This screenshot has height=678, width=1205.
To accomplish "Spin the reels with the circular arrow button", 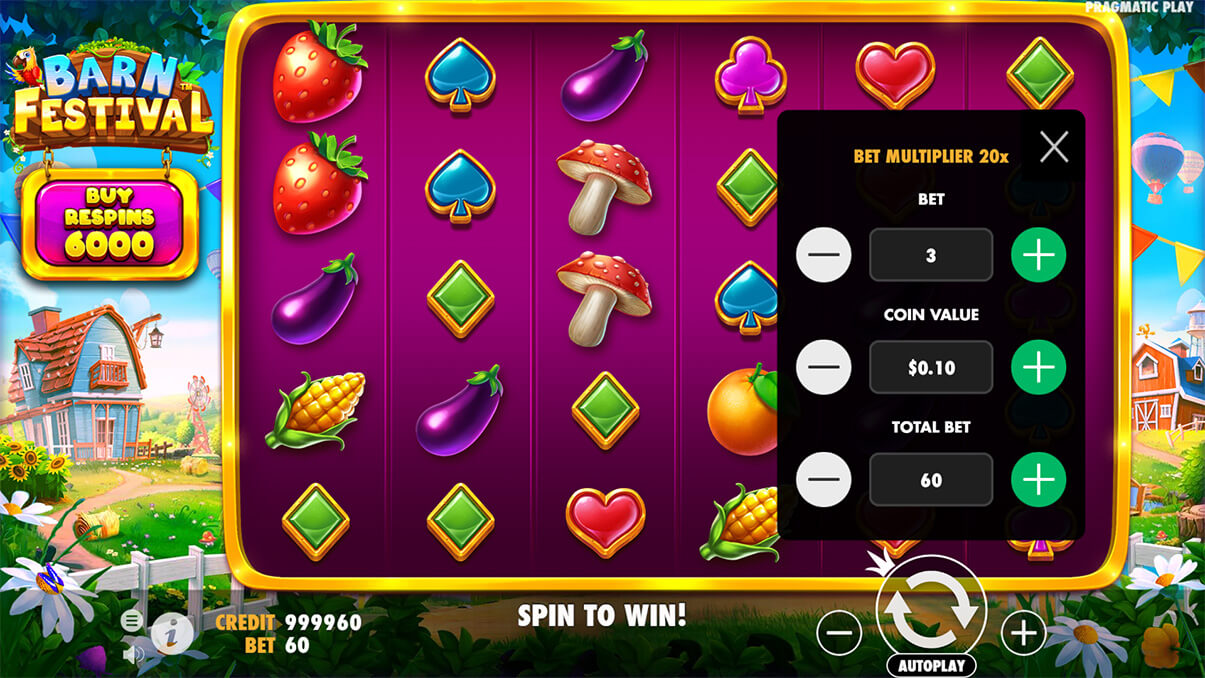I will (931, 606).
